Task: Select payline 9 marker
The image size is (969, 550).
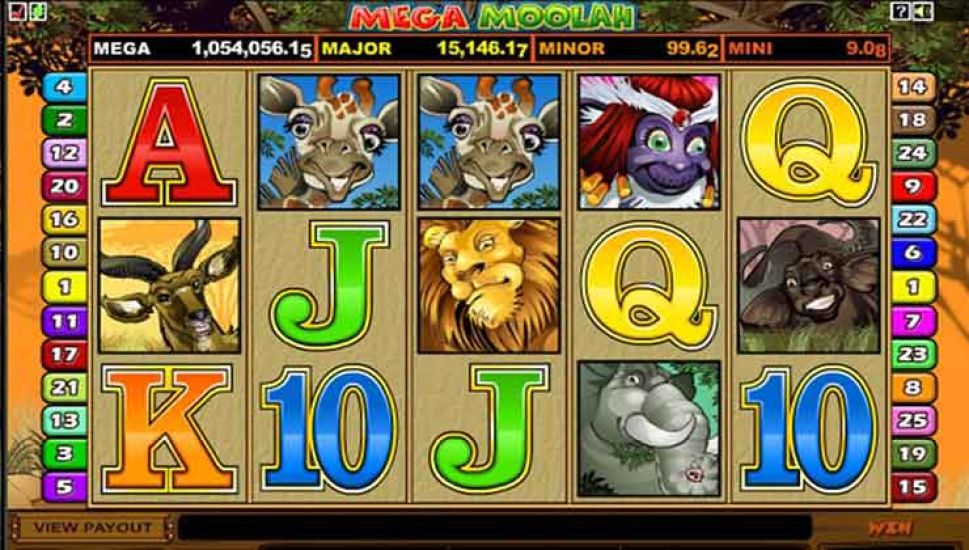Action: coord(912,186)
